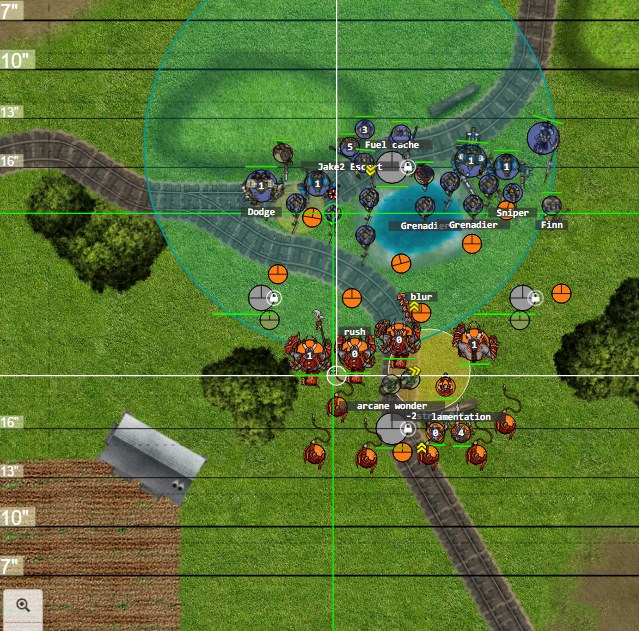Select the unit token labeled Sniper
Viewport: 639px width, 631px height.
coord(512,193)
